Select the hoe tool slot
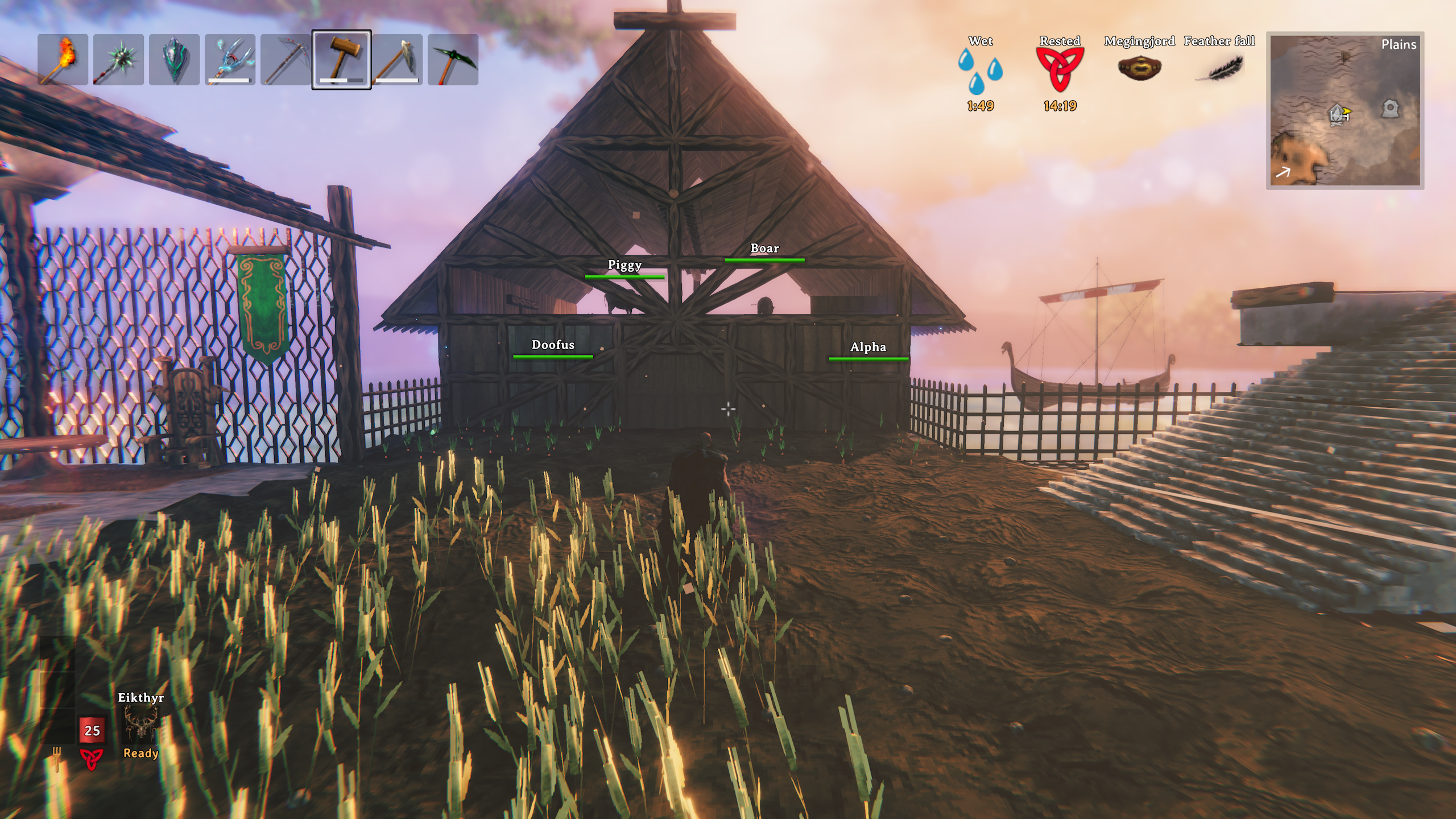 (x=397, y=60)
